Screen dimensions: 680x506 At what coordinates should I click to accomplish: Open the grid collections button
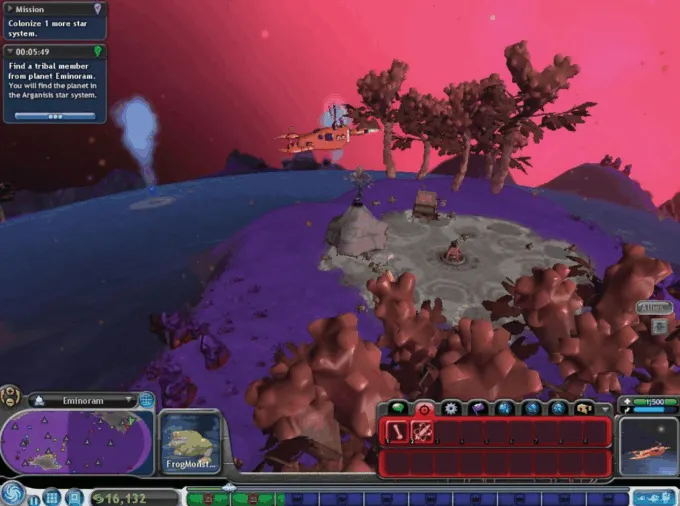click(52, 497)
